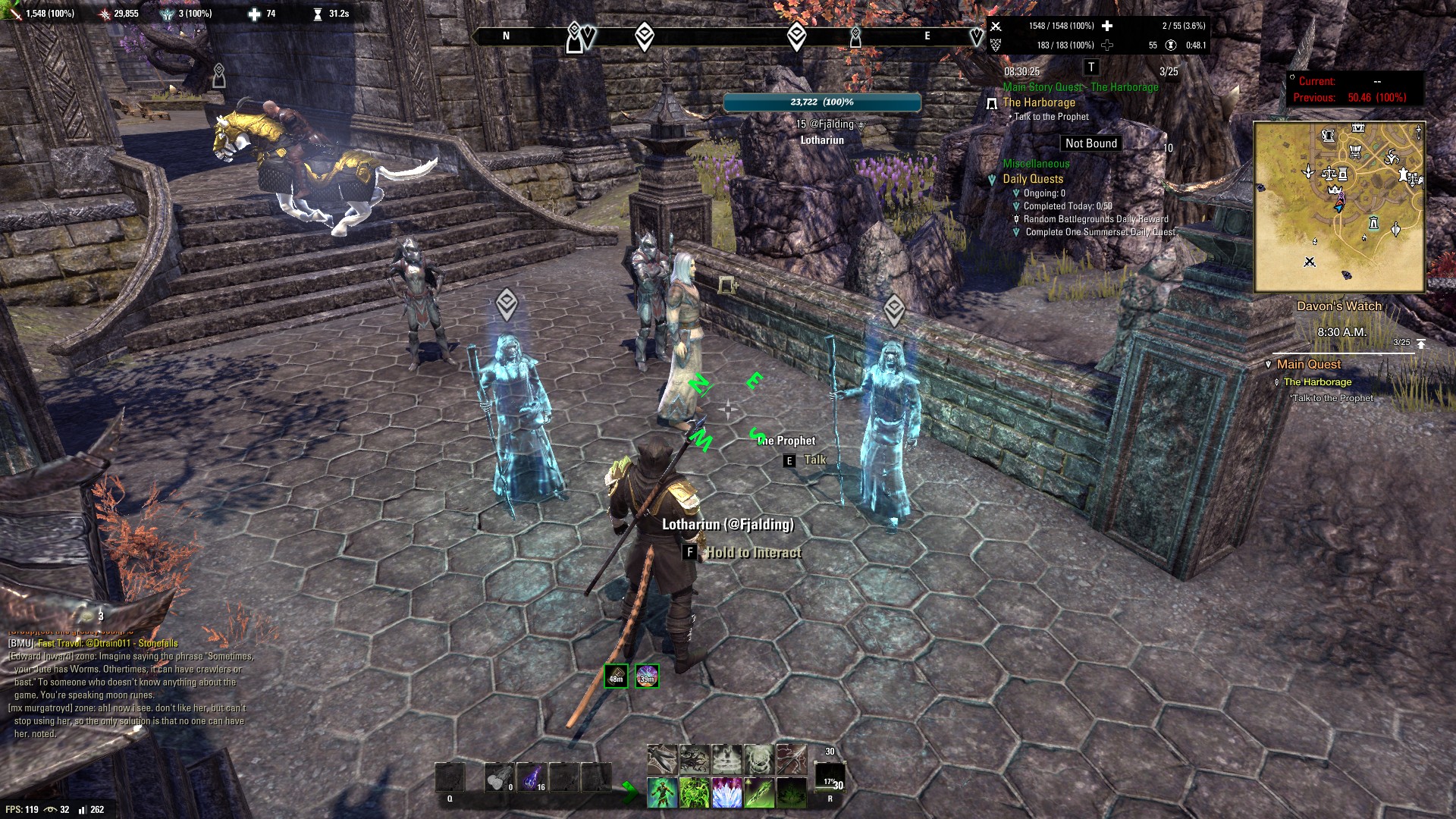Select the purple potion quickslot

(x=532, y=778)
